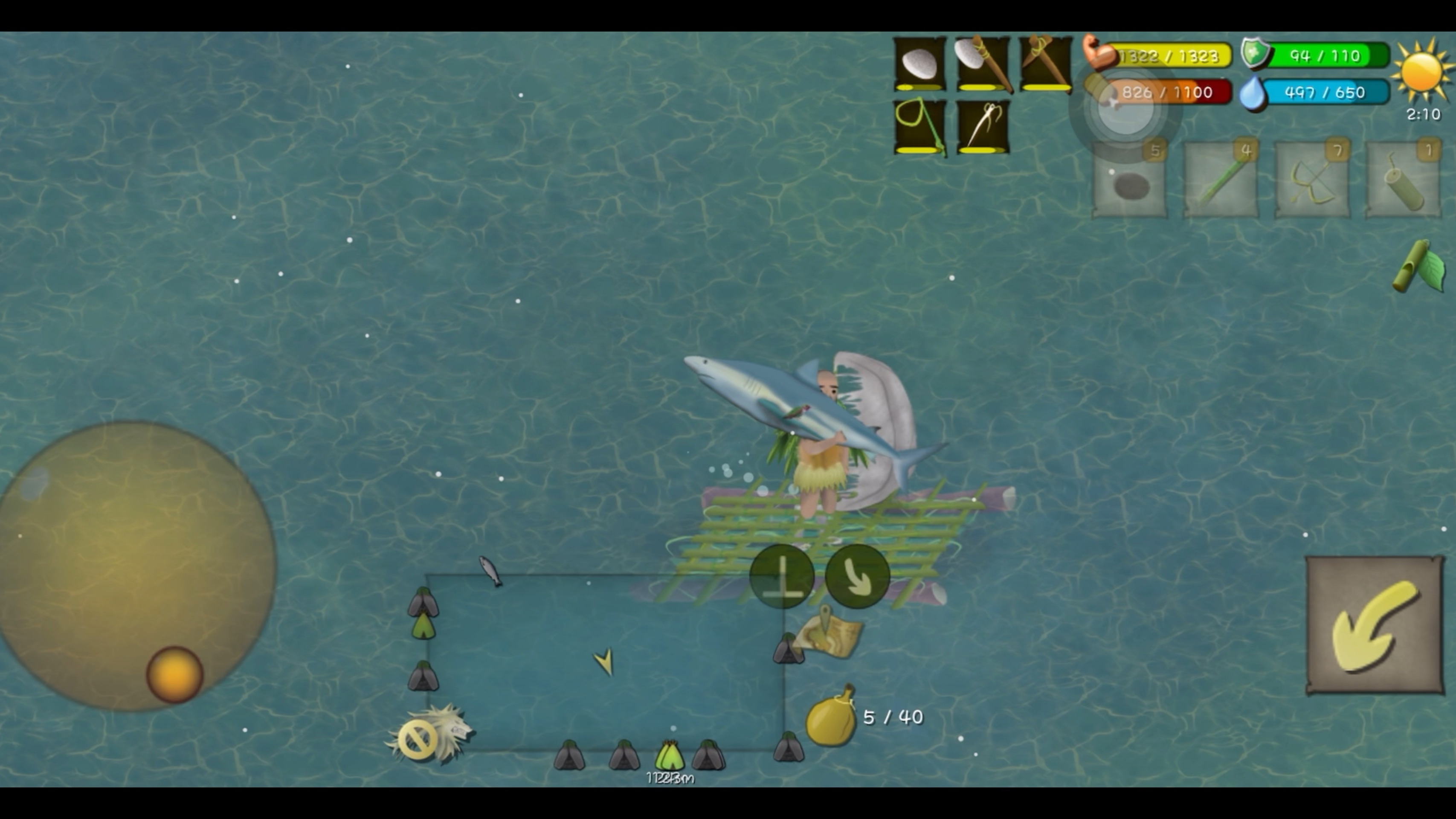
Task: Pick the bamboo log slot
Action: pyautogui.click(x=1403, y=180)
